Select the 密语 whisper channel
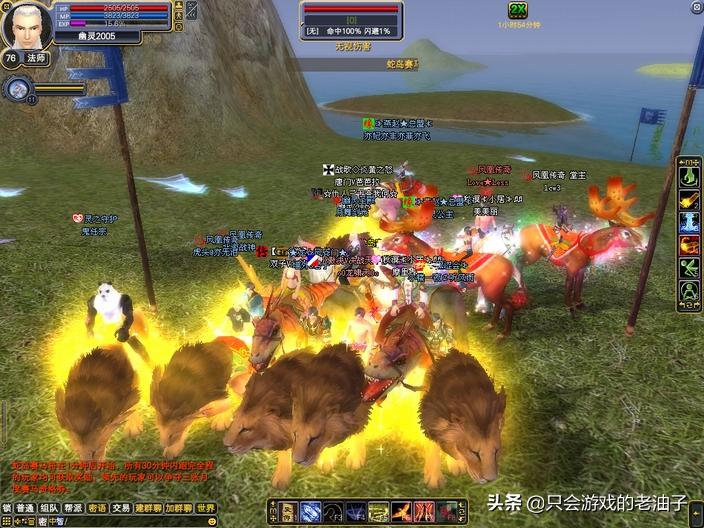The image size is (704, 528). 97,508
